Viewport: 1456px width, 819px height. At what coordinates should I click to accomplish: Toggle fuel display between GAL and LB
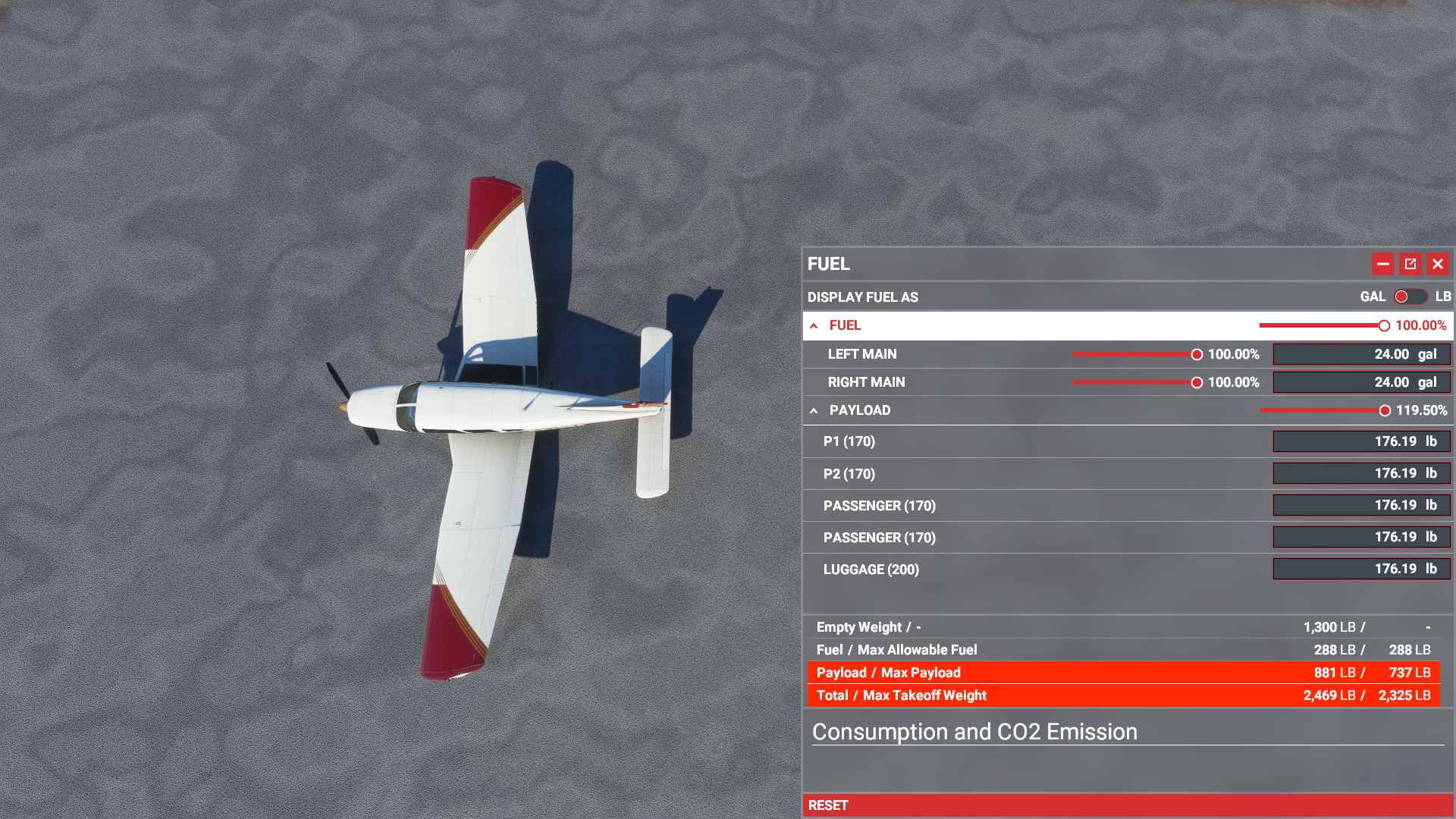(x=1410, y=297)
